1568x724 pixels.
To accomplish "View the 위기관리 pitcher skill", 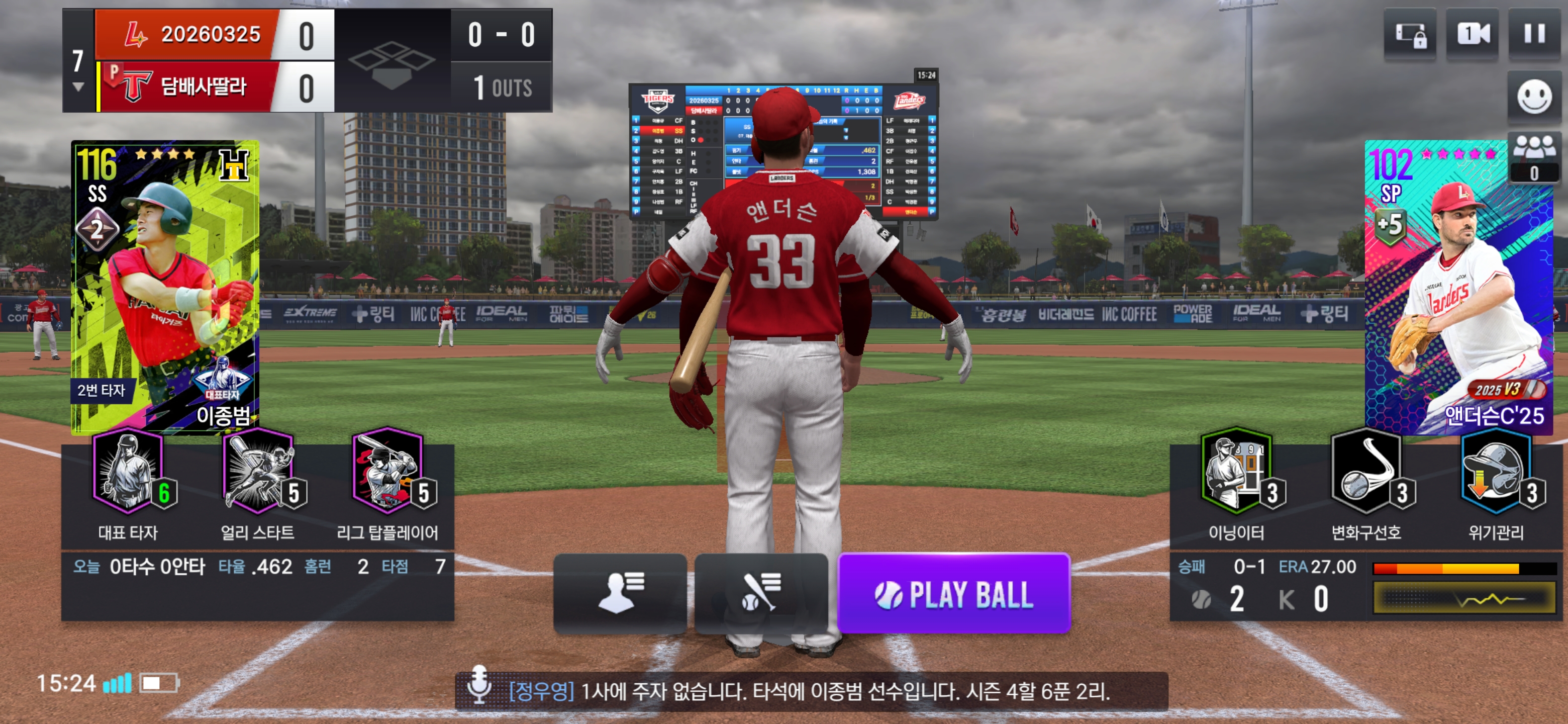I will tap(1496, 481).
